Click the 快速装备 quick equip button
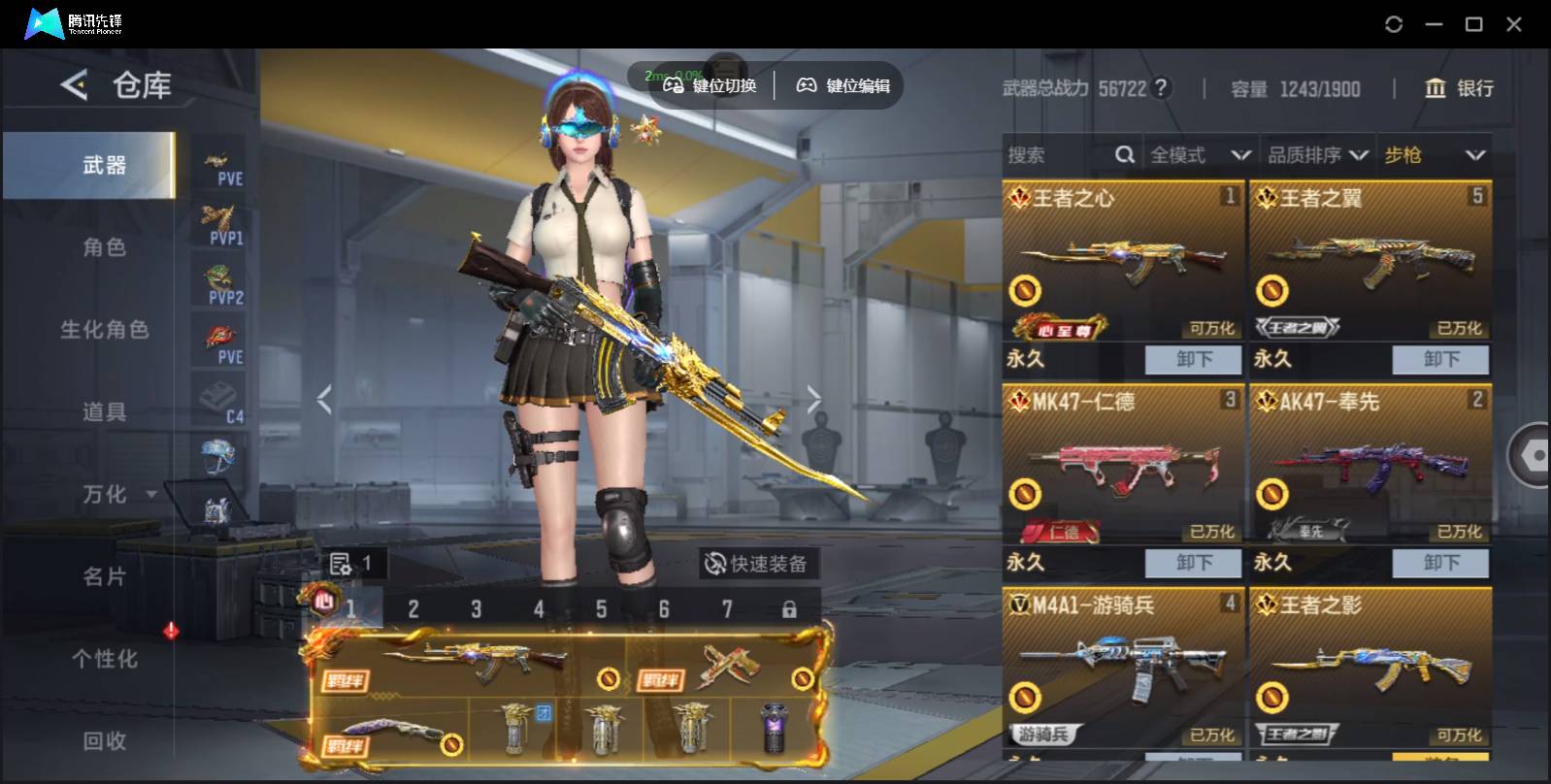 point(757,564)
